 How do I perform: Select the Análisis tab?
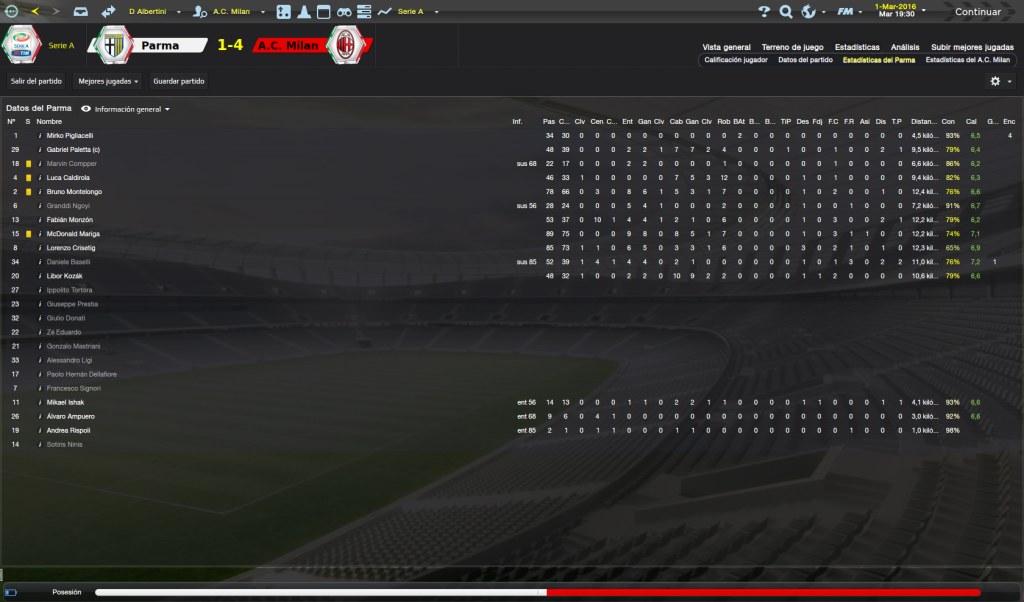click(x=905, y=47)
